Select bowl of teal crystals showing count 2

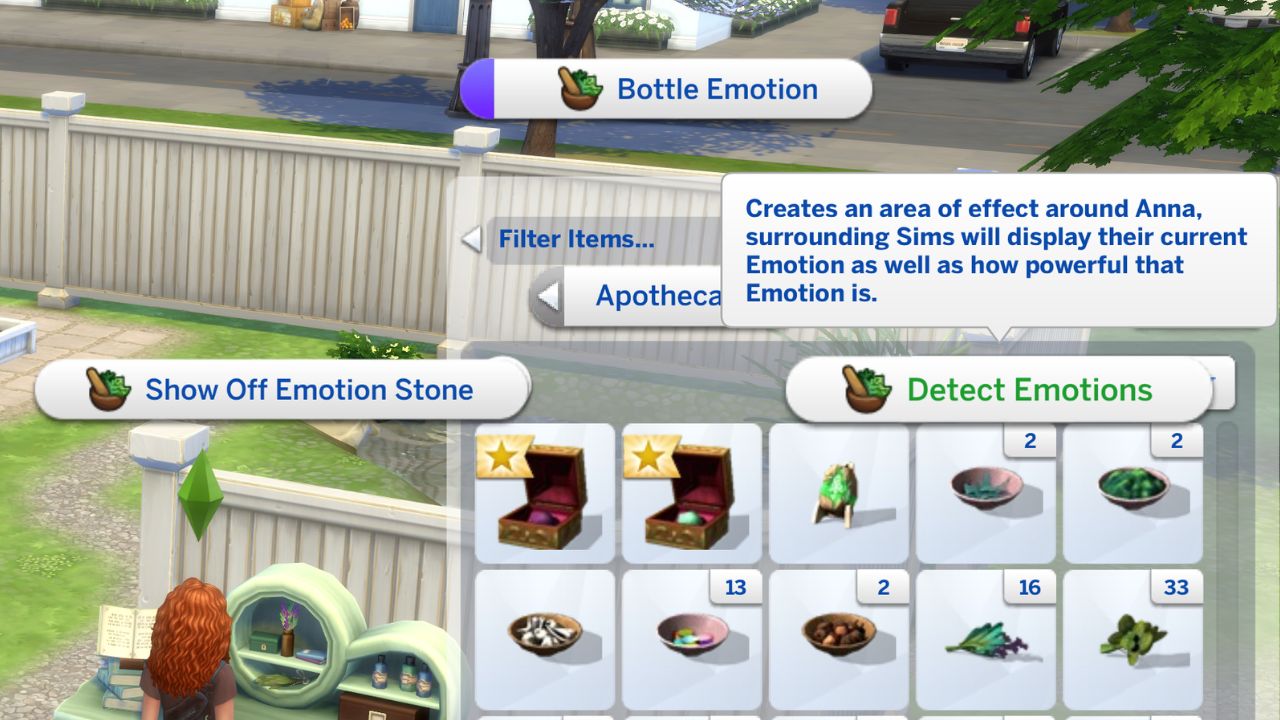point(986,490)
